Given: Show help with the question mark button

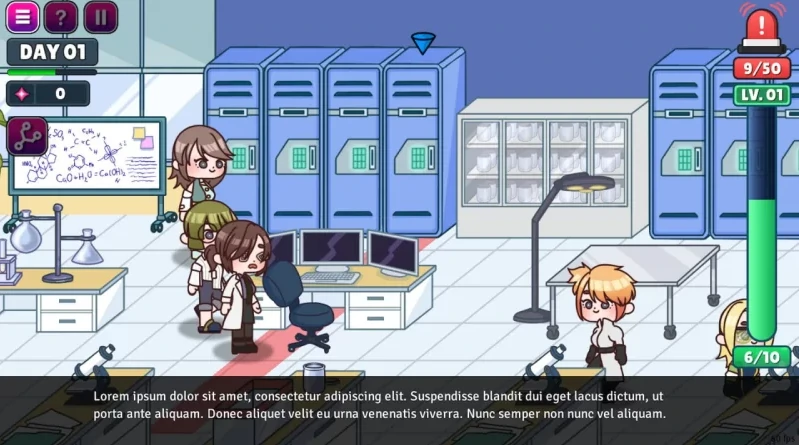Looking at the screenshot, I should (62, 17).
